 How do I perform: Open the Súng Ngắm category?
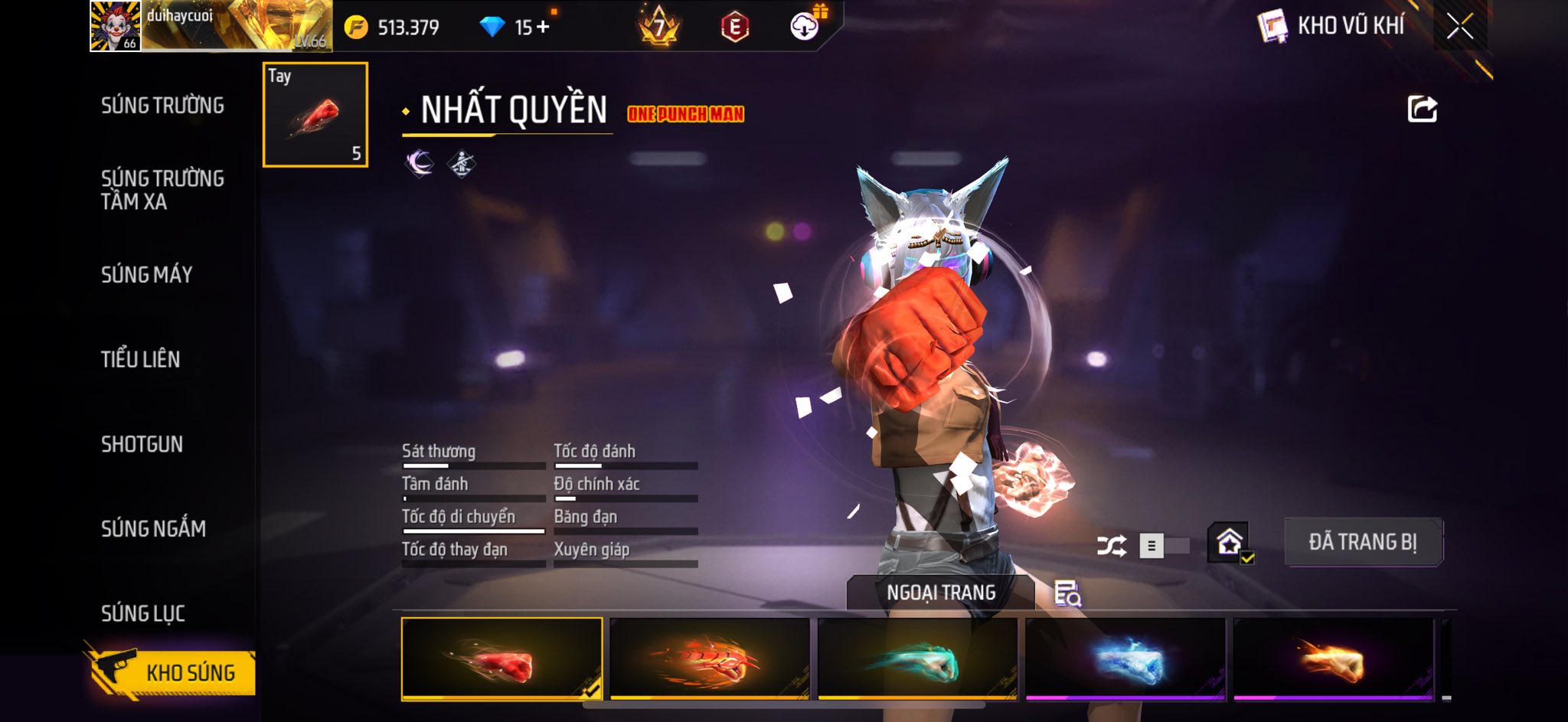point(153,528)
